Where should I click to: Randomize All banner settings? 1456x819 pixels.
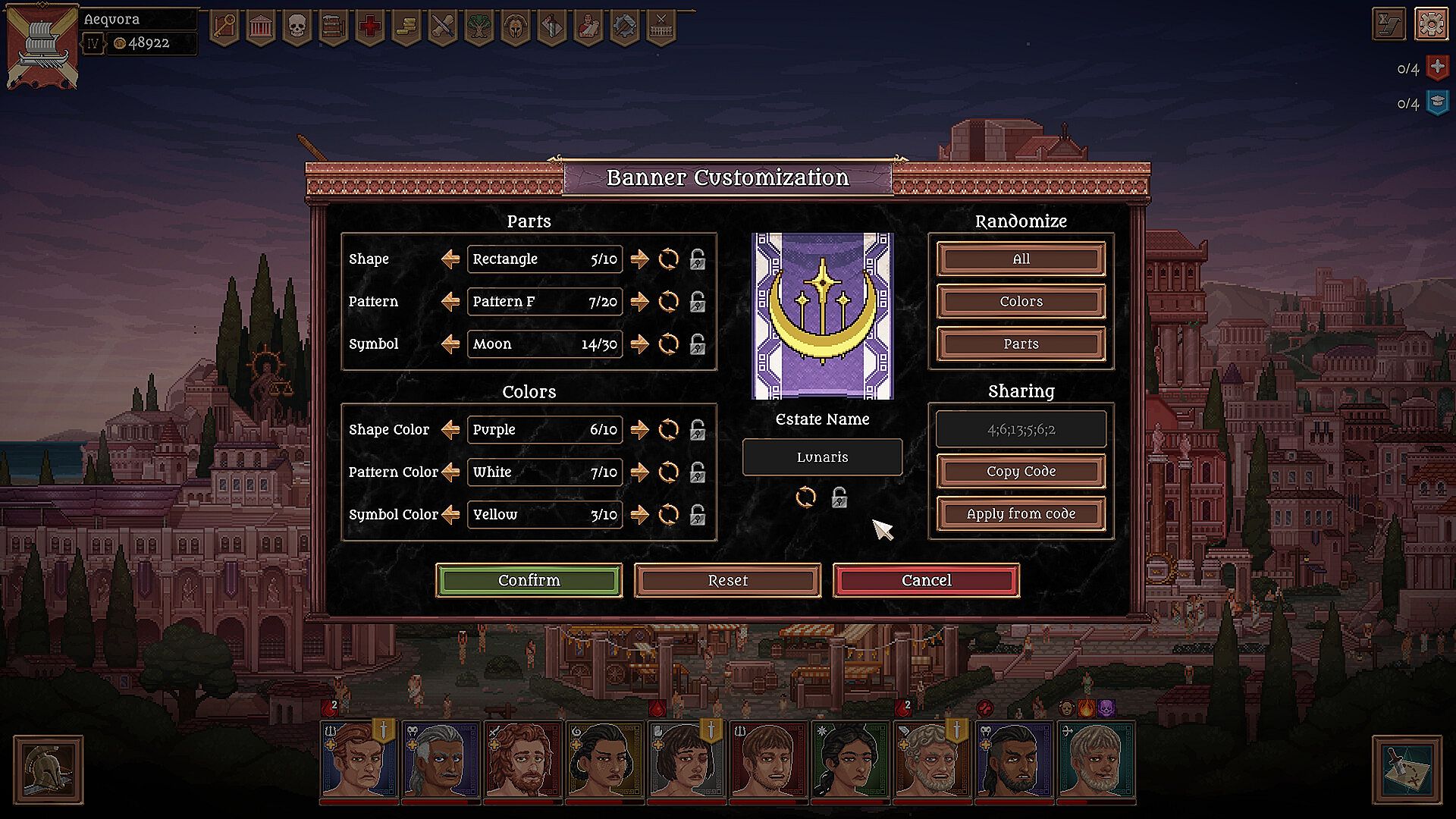pyautogui.click(x=1021, y=259)
